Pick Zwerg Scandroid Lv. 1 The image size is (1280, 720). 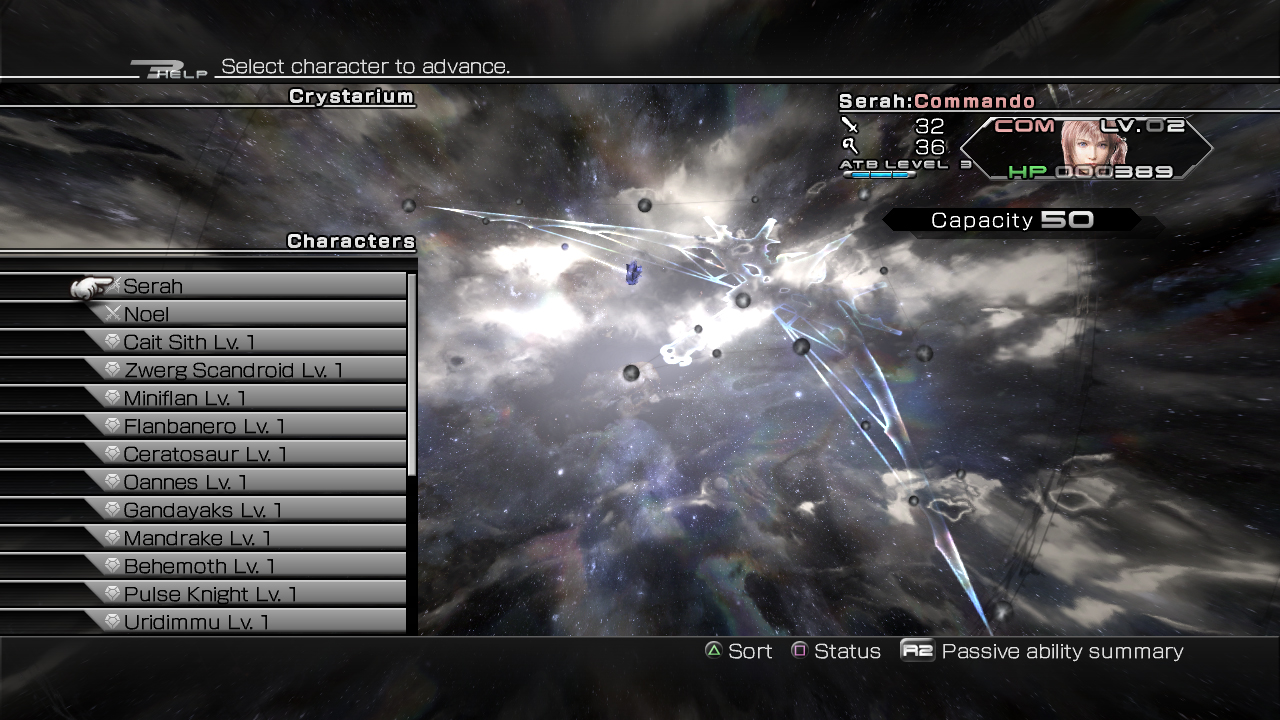click(240, 370)
